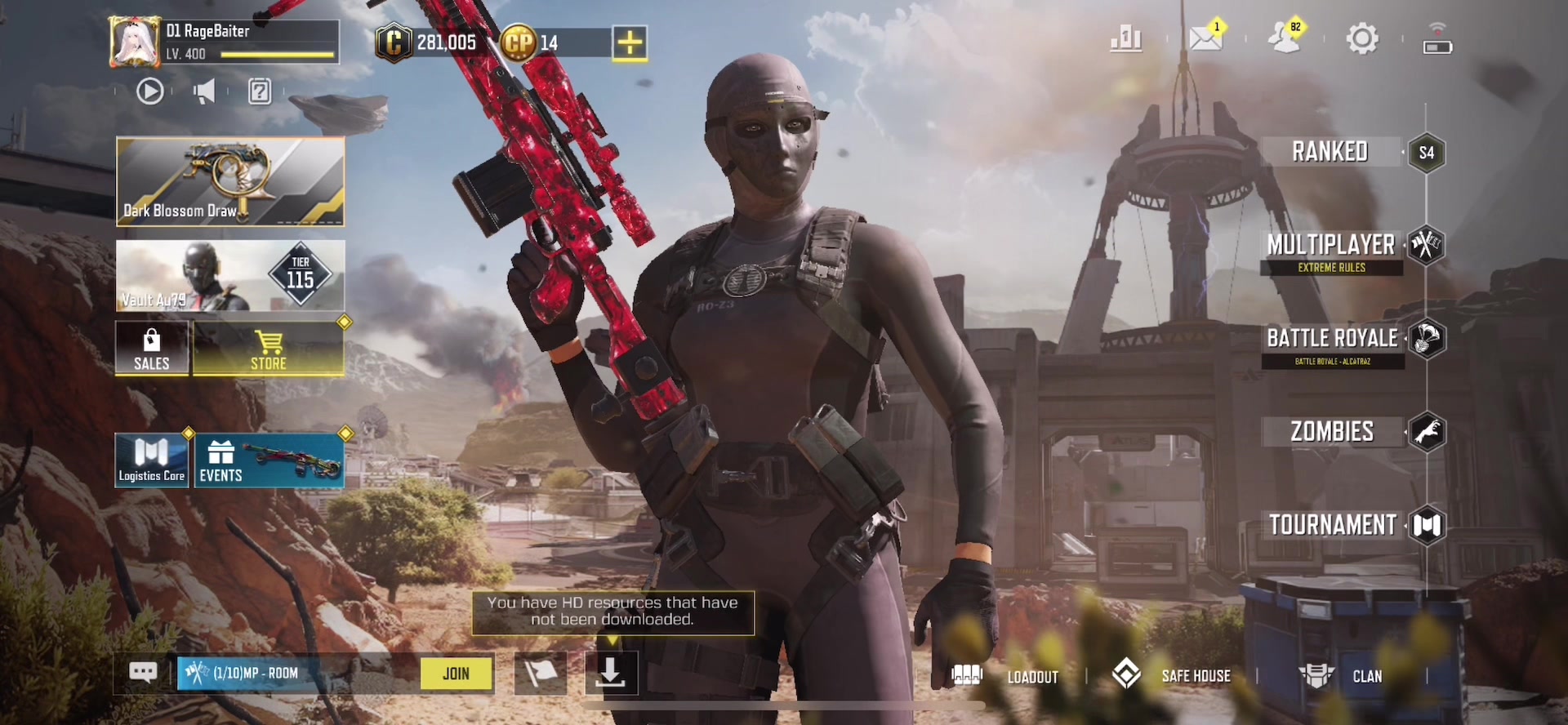Enter Battle Royale mode
Screen dimensions: 1568x725
(x=1332, y=338)
